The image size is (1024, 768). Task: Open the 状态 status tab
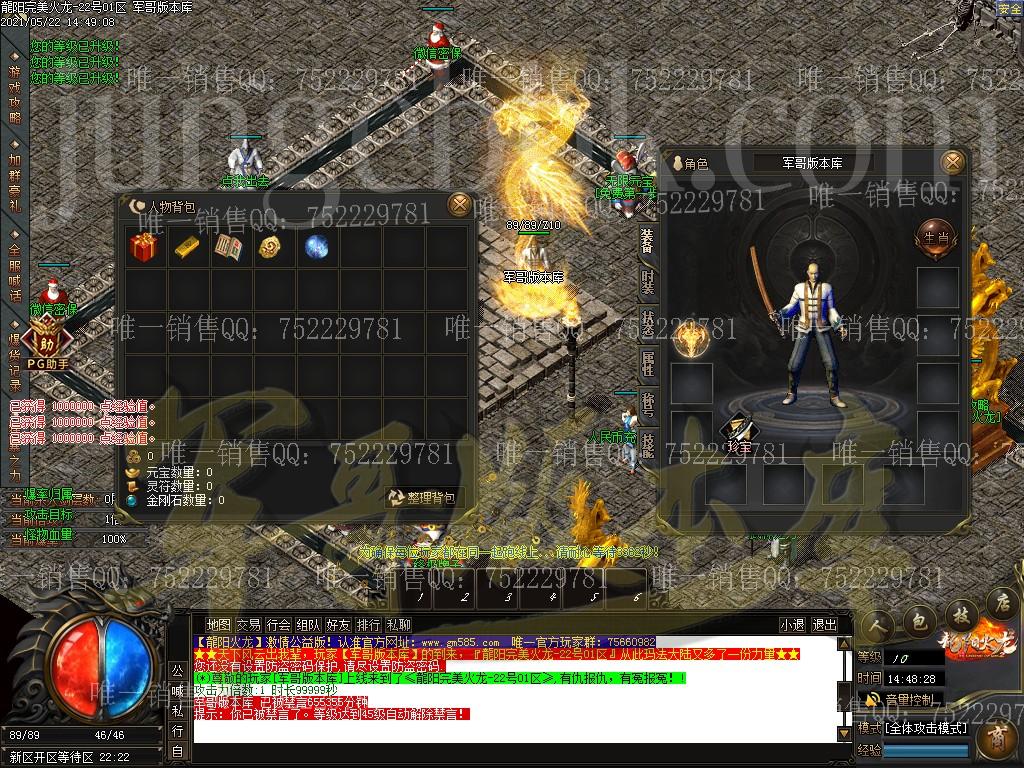(x=648, y=323)
